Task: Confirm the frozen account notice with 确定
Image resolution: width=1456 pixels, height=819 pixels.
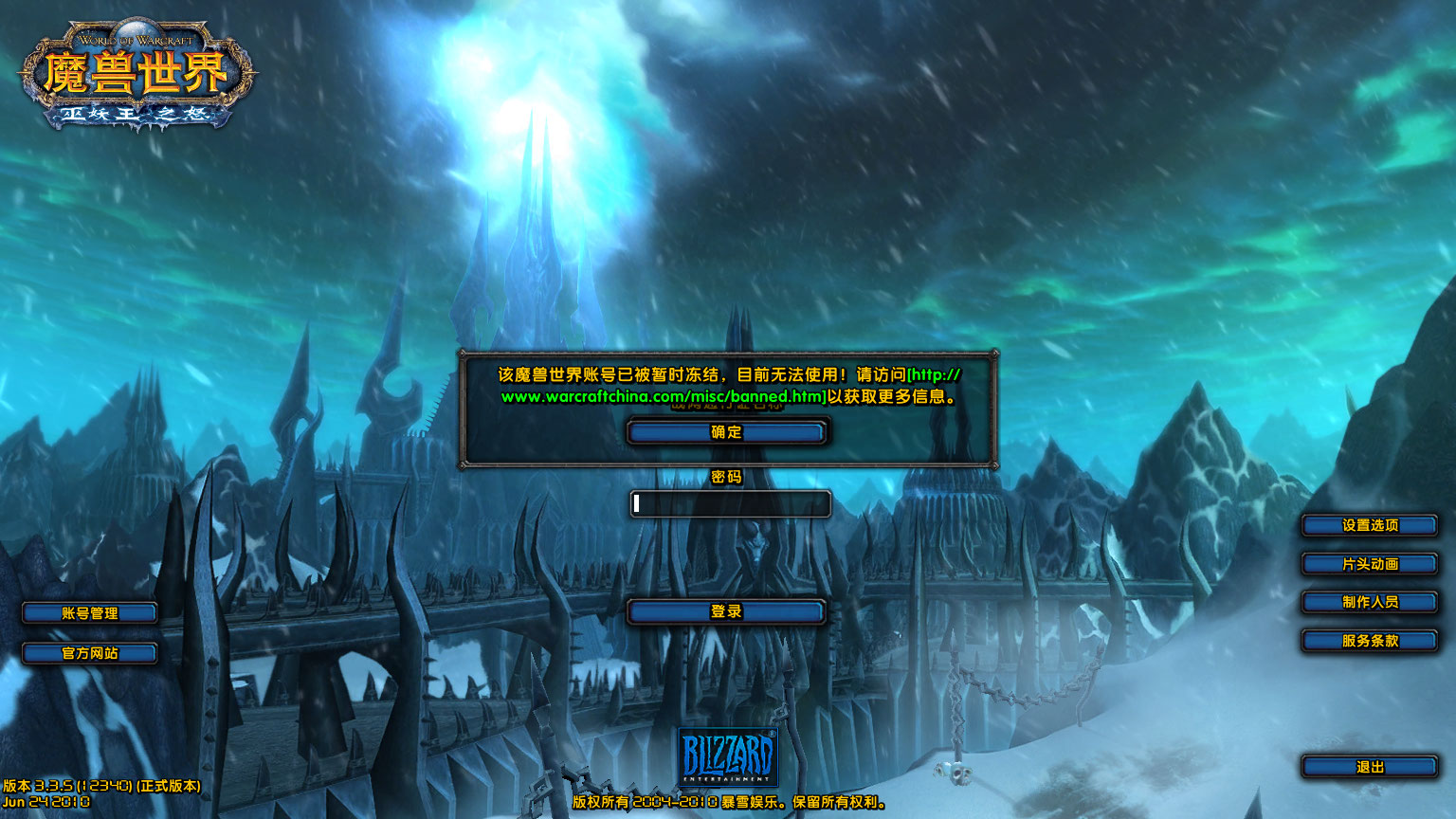Action: tap(727, 431)
